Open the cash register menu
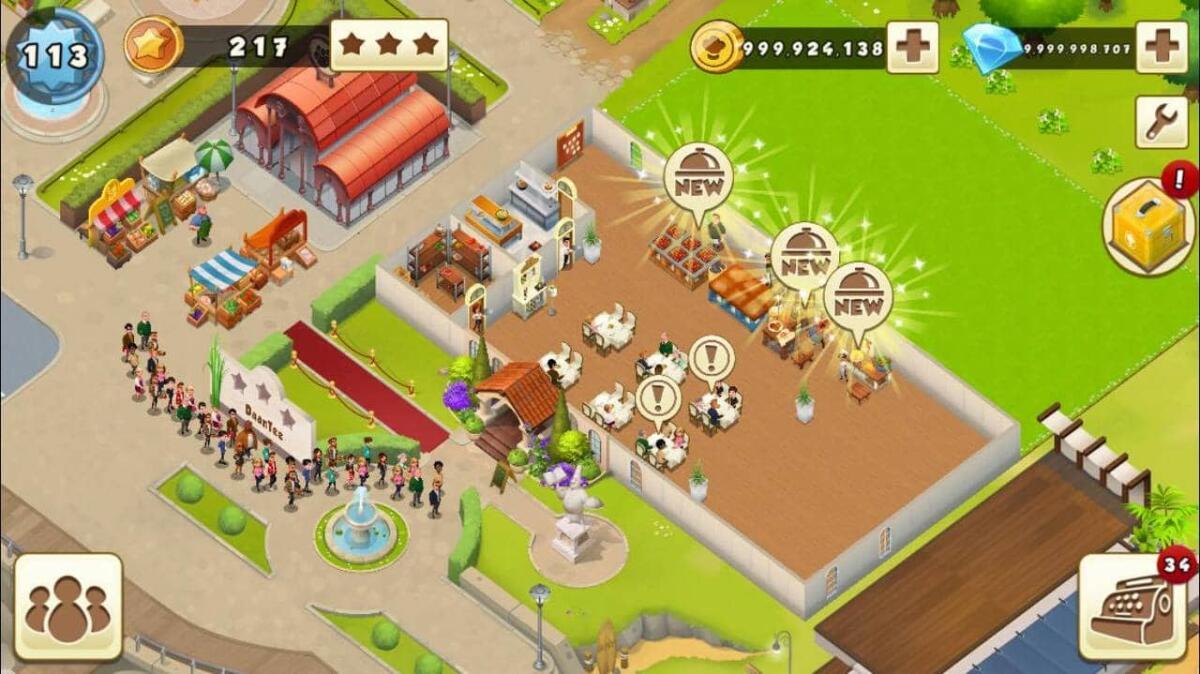The width and height of the screenshot is (1200, 674). 1132,607
